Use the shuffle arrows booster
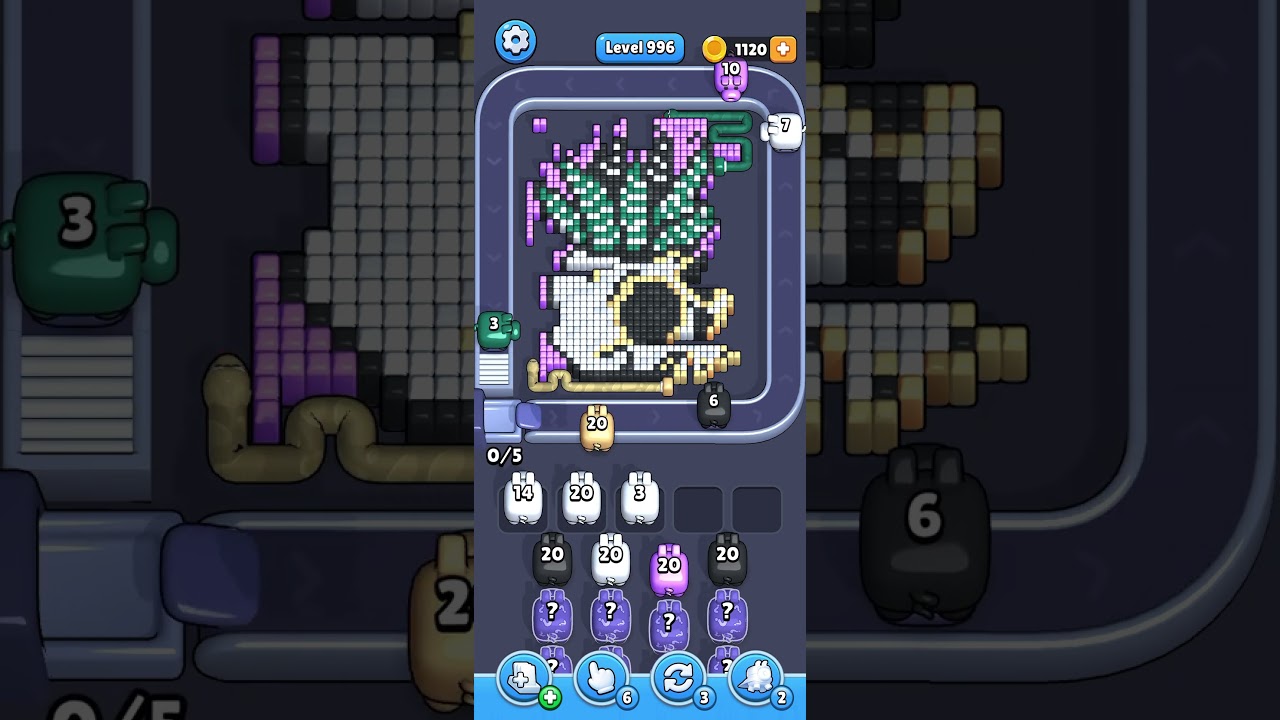Image resolution: width=1280 pixels, height=720 pixels. pos(678,680)
